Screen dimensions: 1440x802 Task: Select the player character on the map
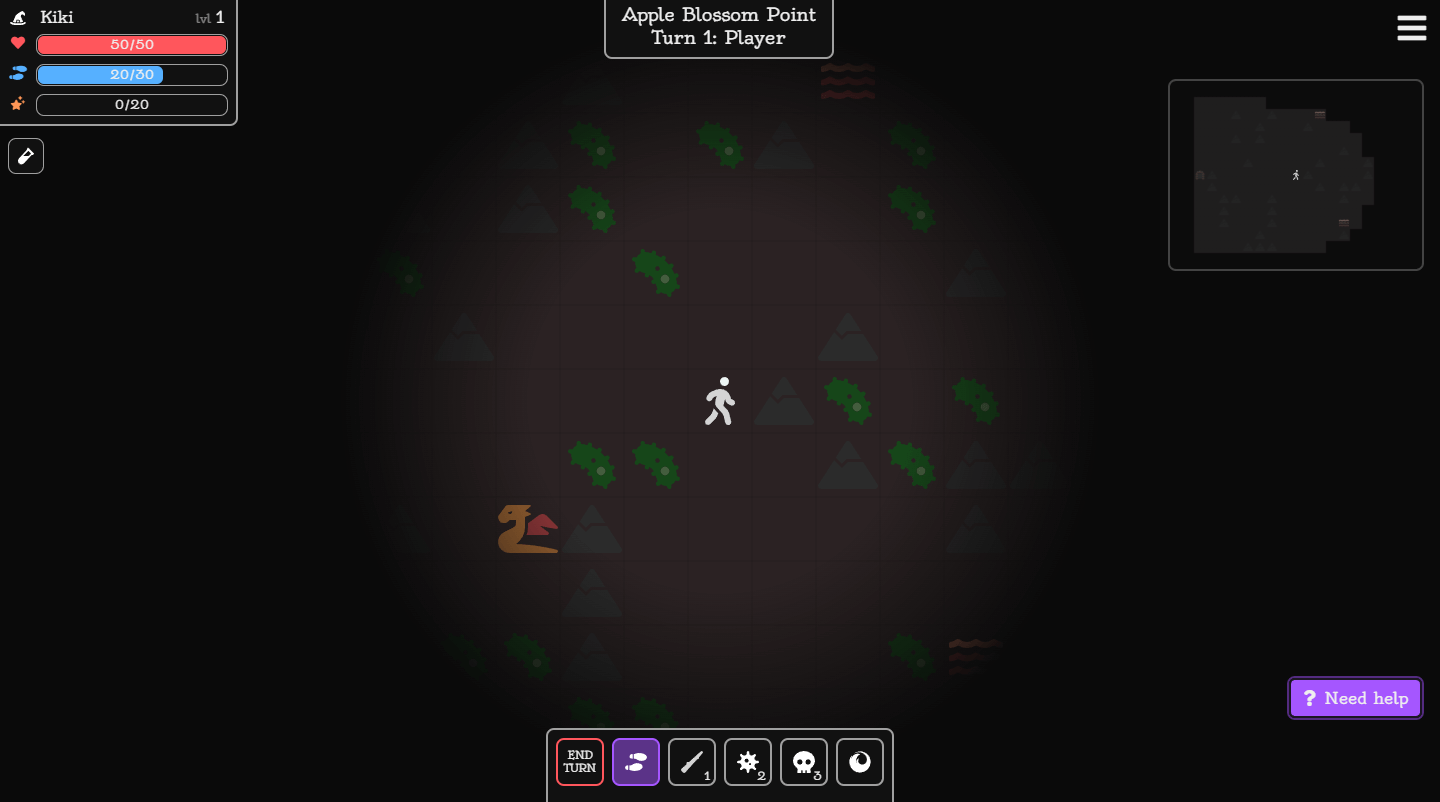[x=719, y=400]
